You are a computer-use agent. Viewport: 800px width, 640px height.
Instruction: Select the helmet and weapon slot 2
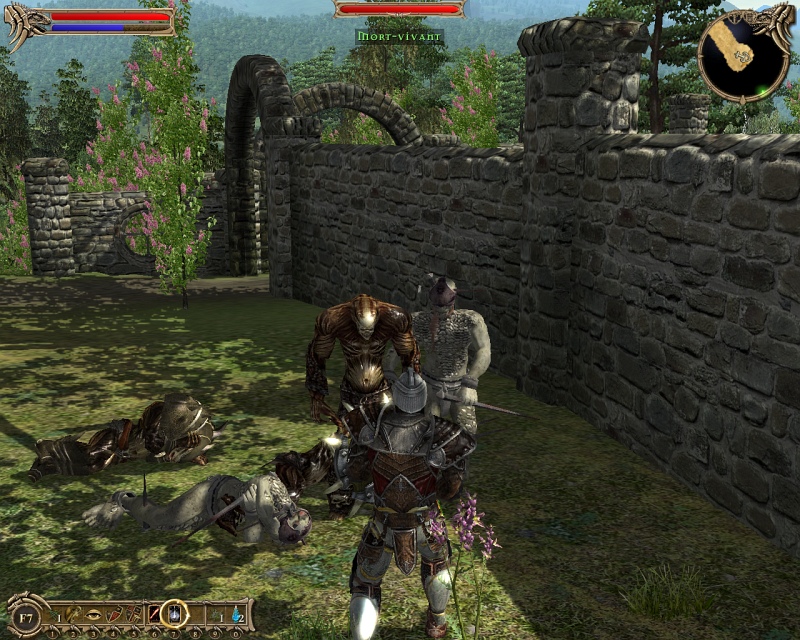(74, 613)
